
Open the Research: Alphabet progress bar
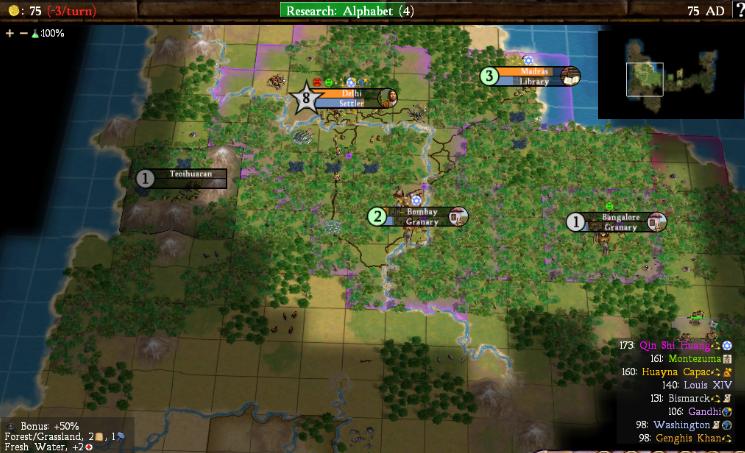pyautogui.click(x=349, y=11)
